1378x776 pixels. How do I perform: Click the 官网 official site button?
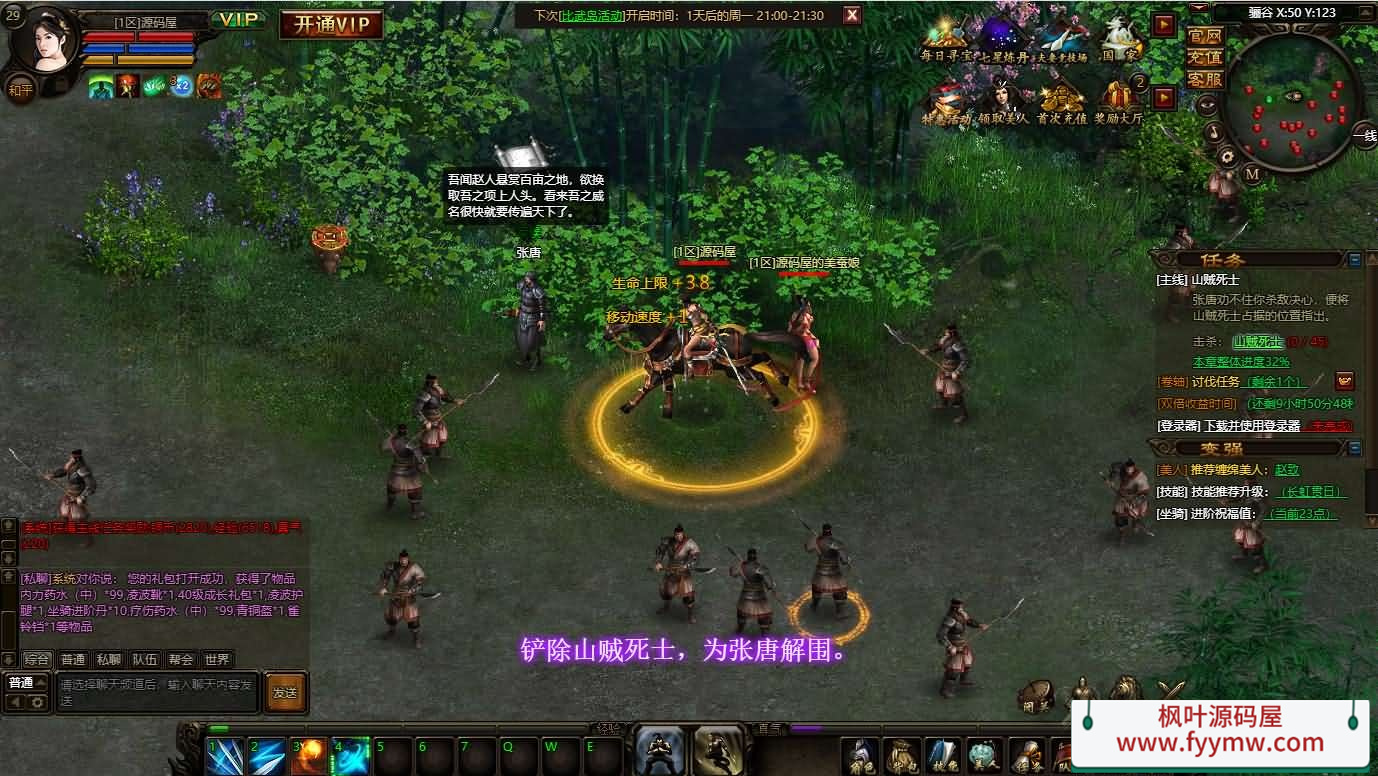point(1205,36)
